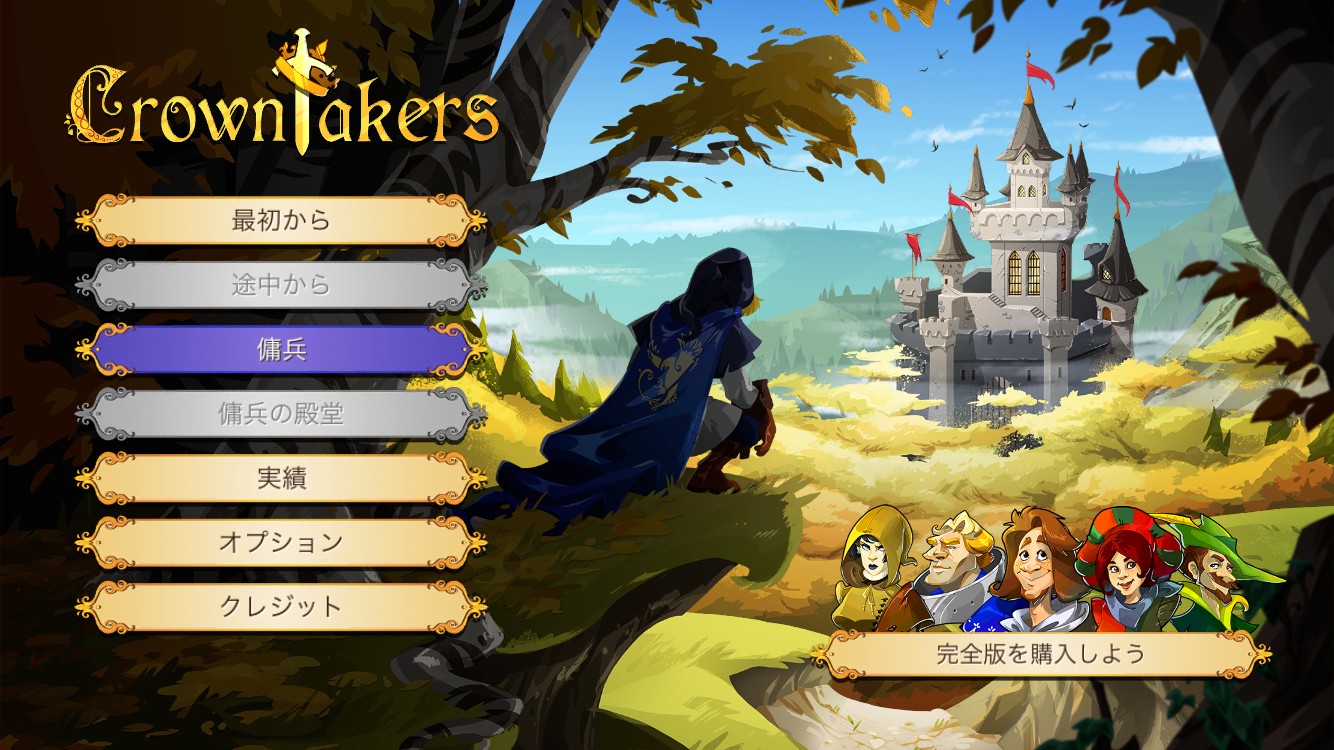
Task: Open the オプション options menu
Action: pos(281,543)
